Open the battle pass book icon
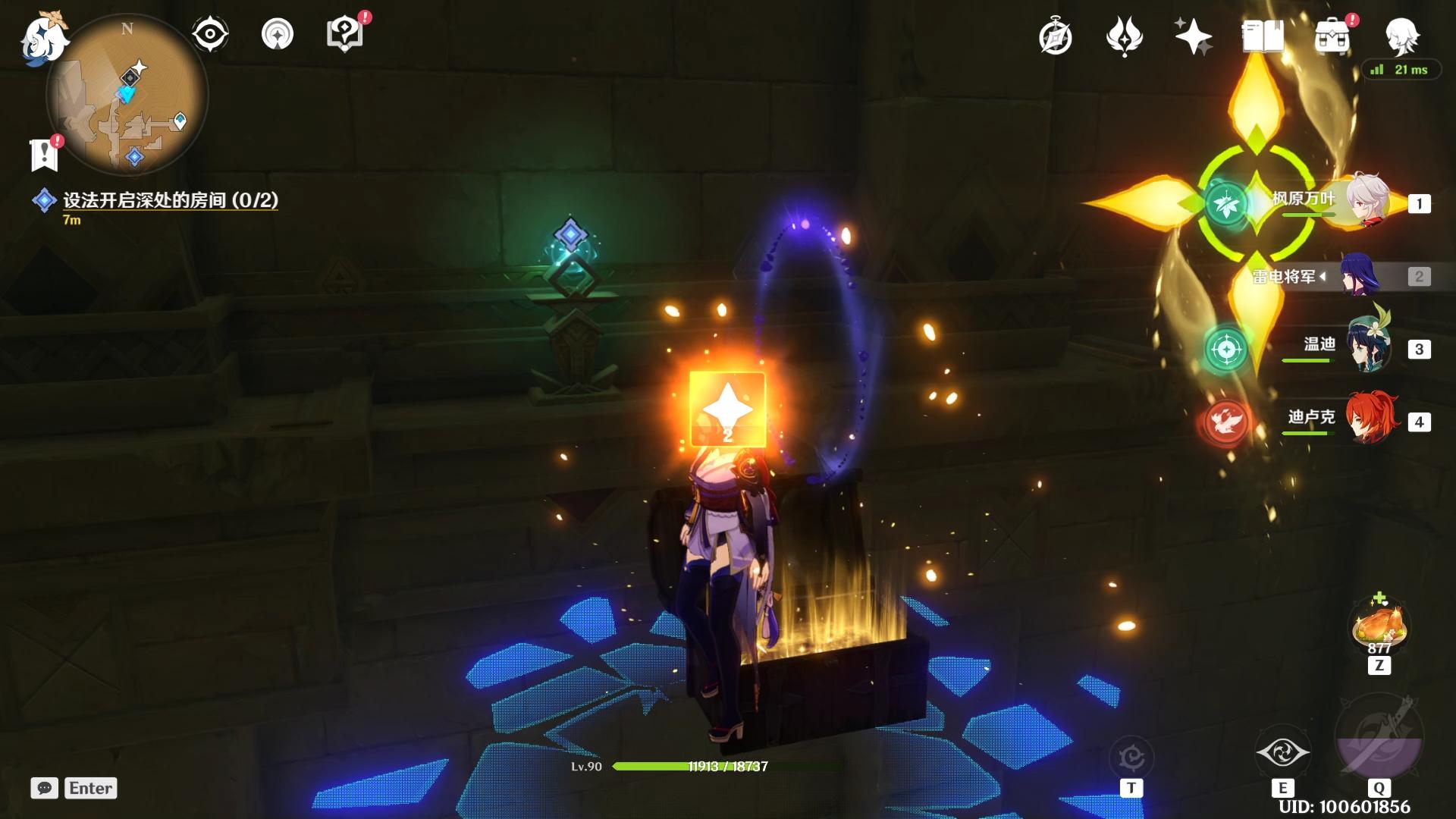 (1262, 36)
